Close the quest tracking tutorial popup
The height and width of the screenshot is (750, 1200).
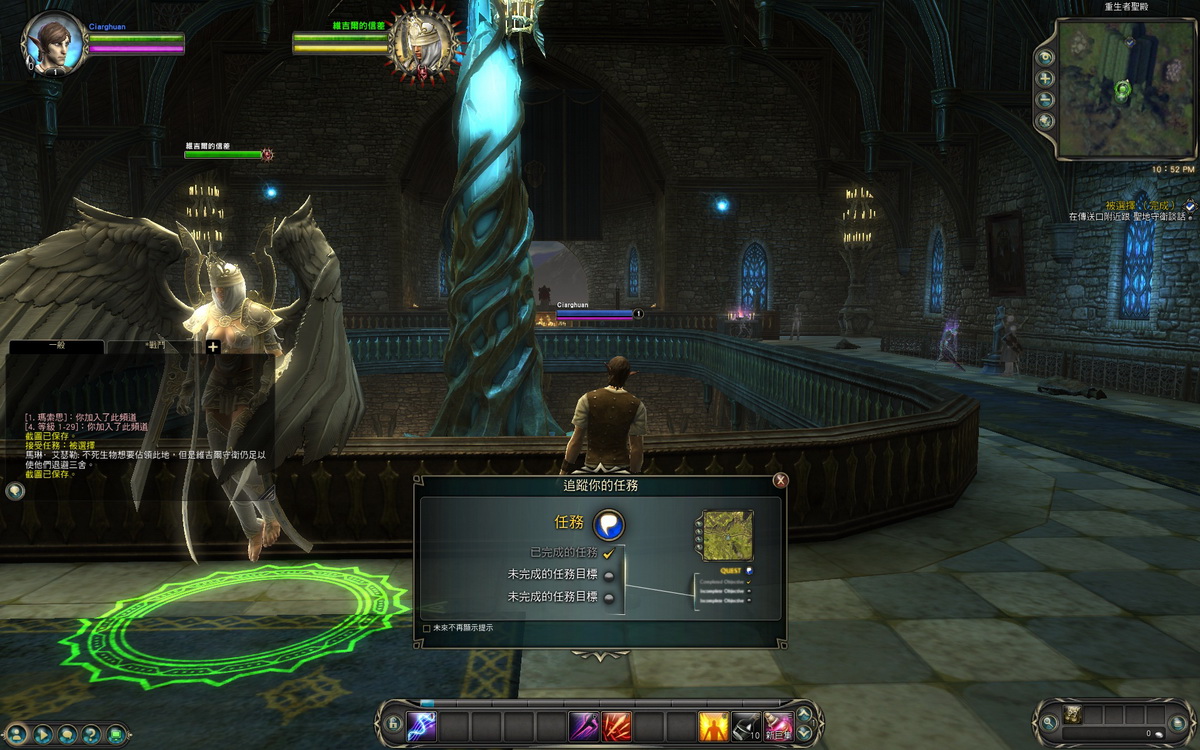coord(781,480)
